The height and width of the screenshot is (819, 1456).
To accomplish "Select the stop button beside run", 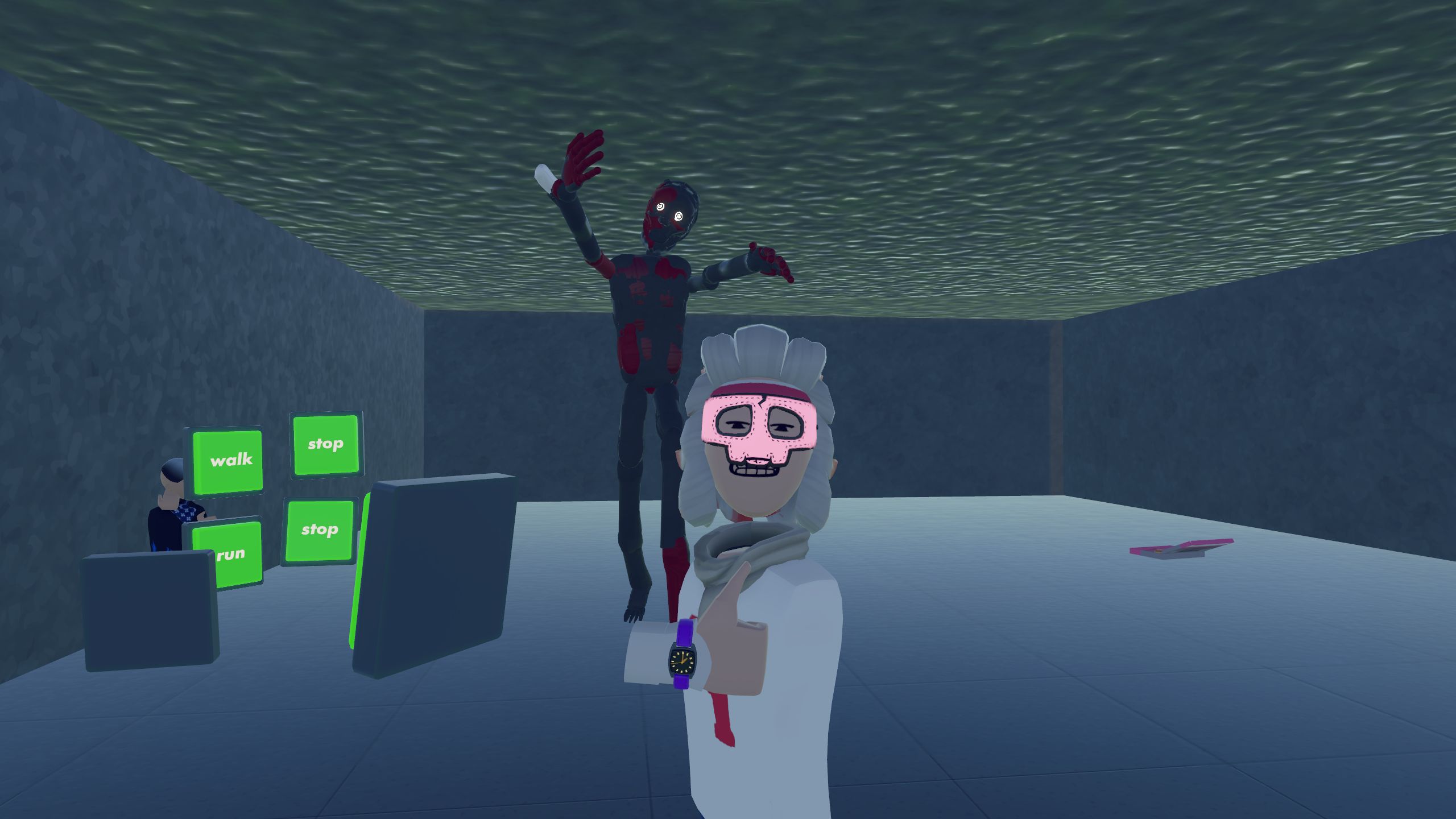I will click(x=319, y=531).
